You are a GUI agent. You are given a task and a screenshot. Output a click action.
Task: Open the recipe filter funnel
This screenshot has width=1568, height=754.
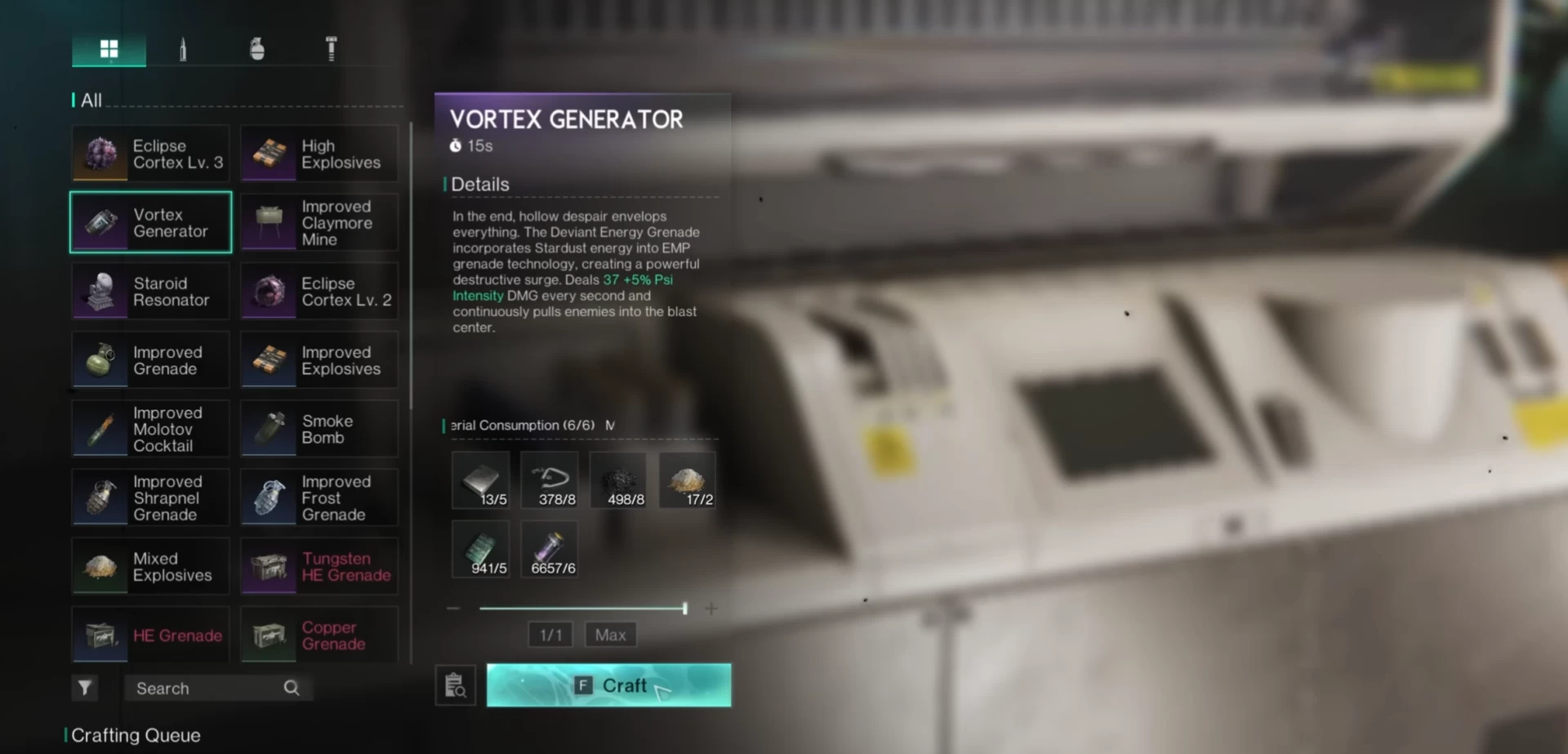pos(85,688)
